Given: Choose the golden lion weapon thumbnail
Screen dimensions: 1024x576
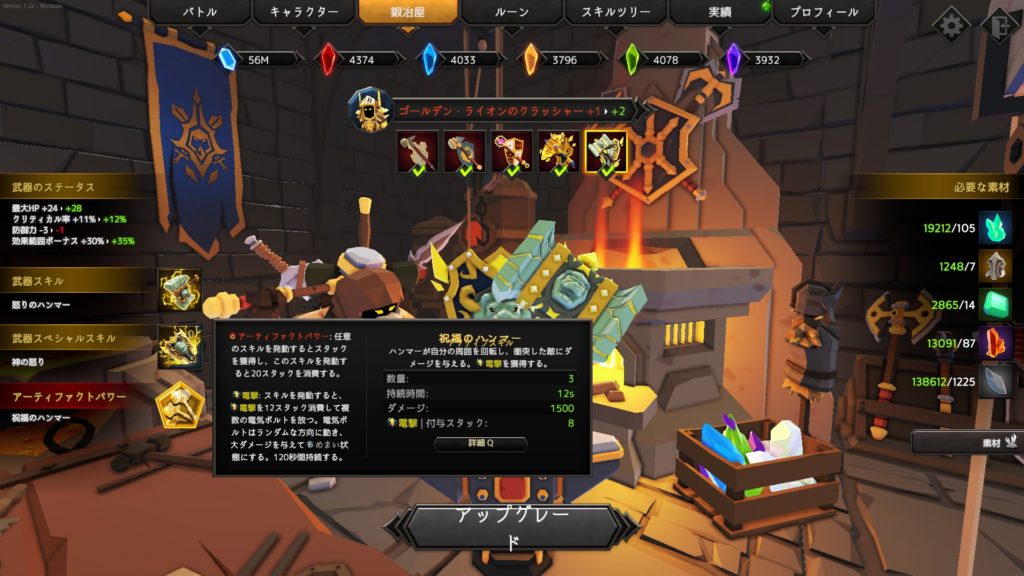Looking at the screenshot, I should (559, 152).
